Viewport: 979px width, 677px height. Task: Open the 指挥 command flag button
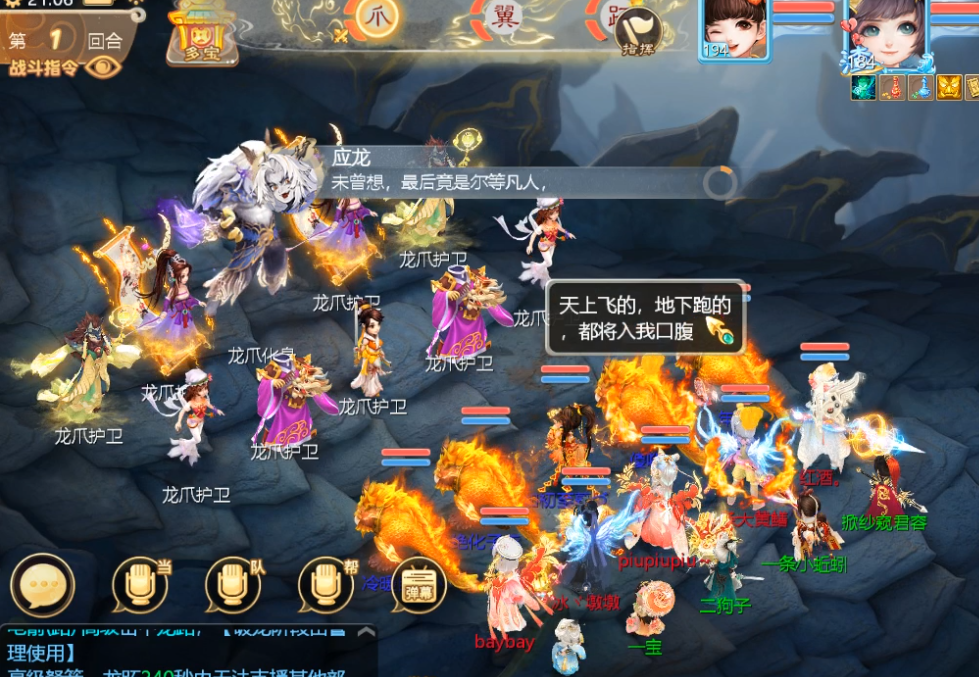click(637, 32)
